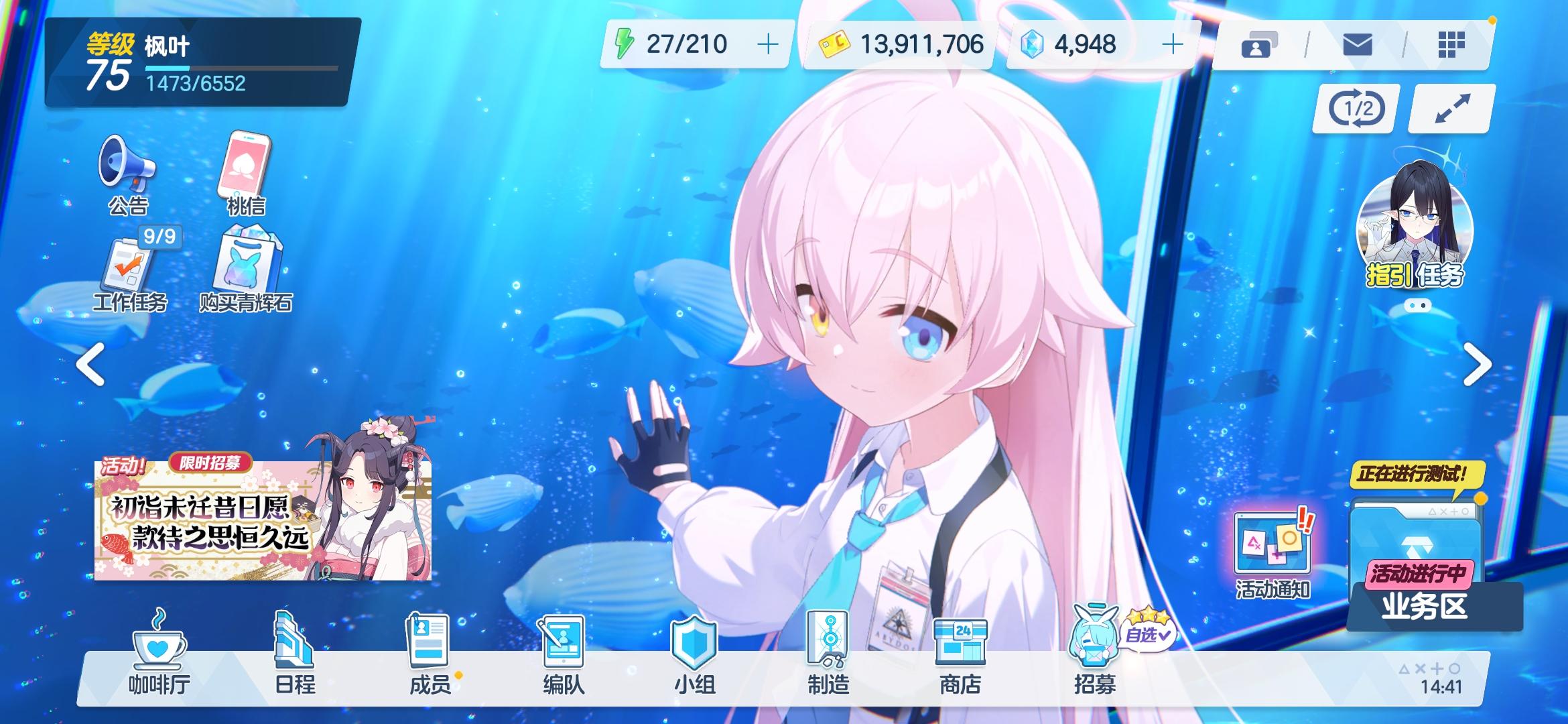Open the friend profile card icon
The image size is (1568, 724).
(x=1258, y=44)
